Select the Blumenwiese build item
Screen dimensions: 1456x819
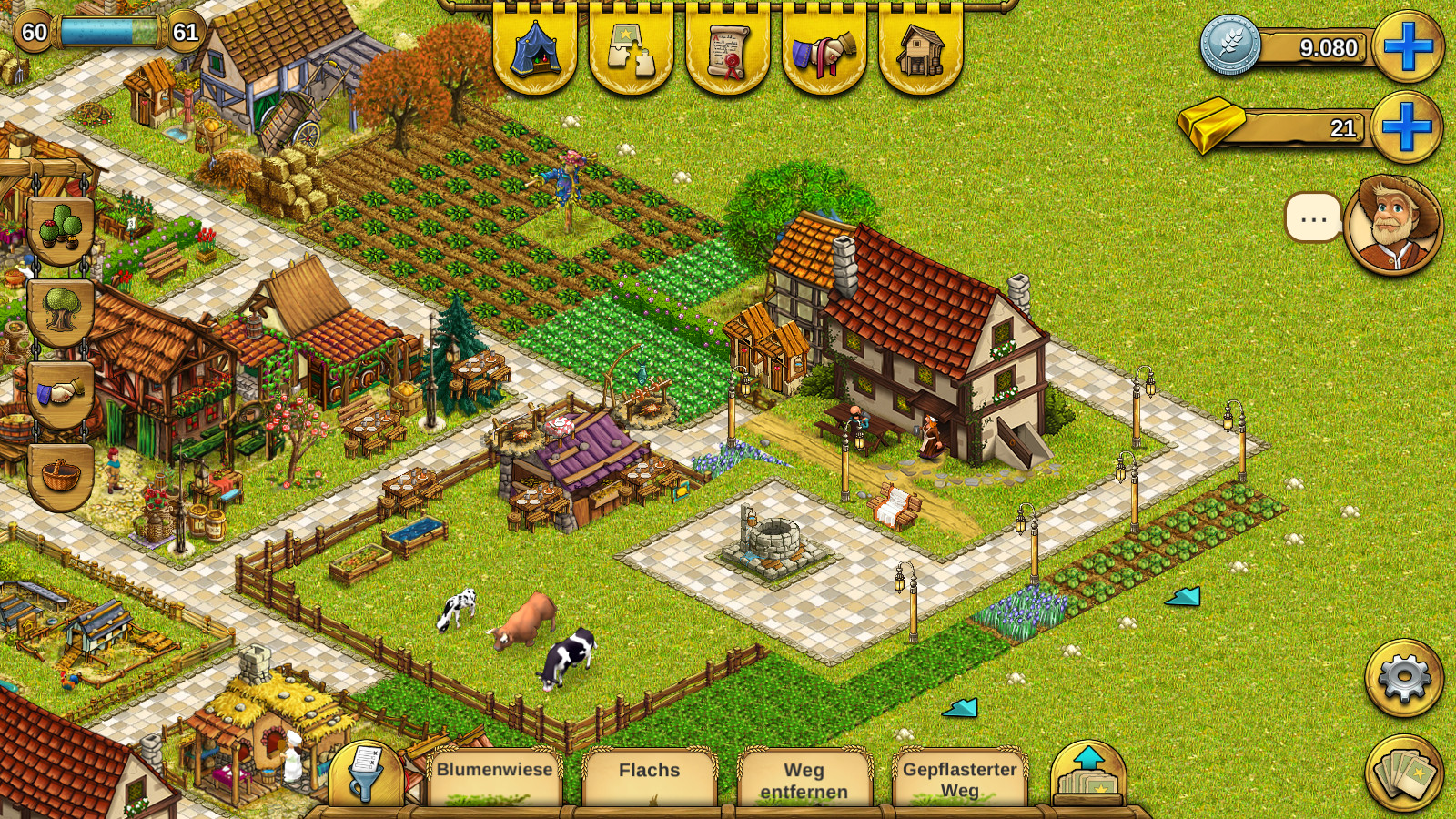[495, 777]
